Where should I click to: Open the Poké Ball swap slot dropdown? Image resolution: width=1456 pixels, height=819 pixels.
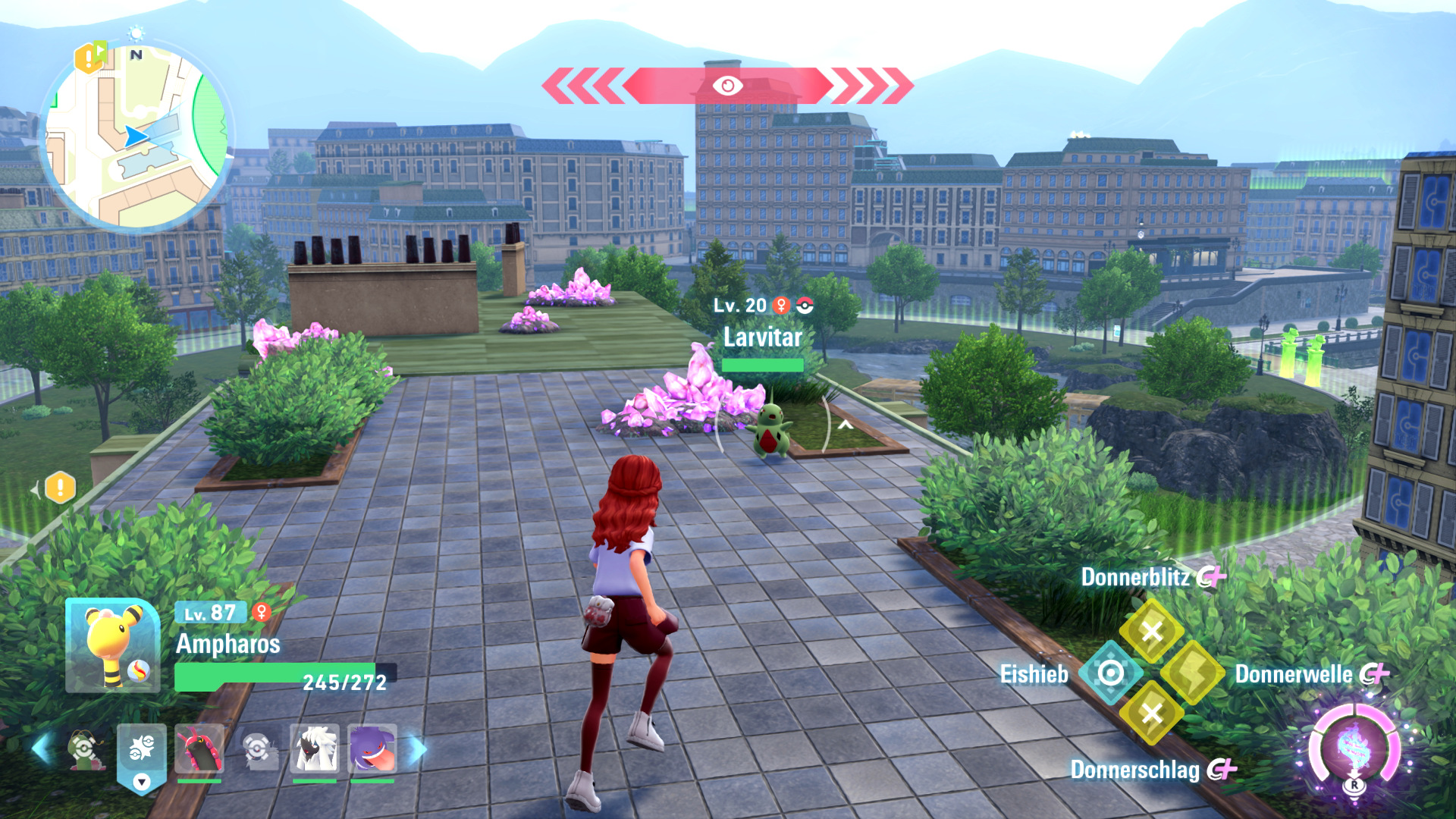pos(142,781)
